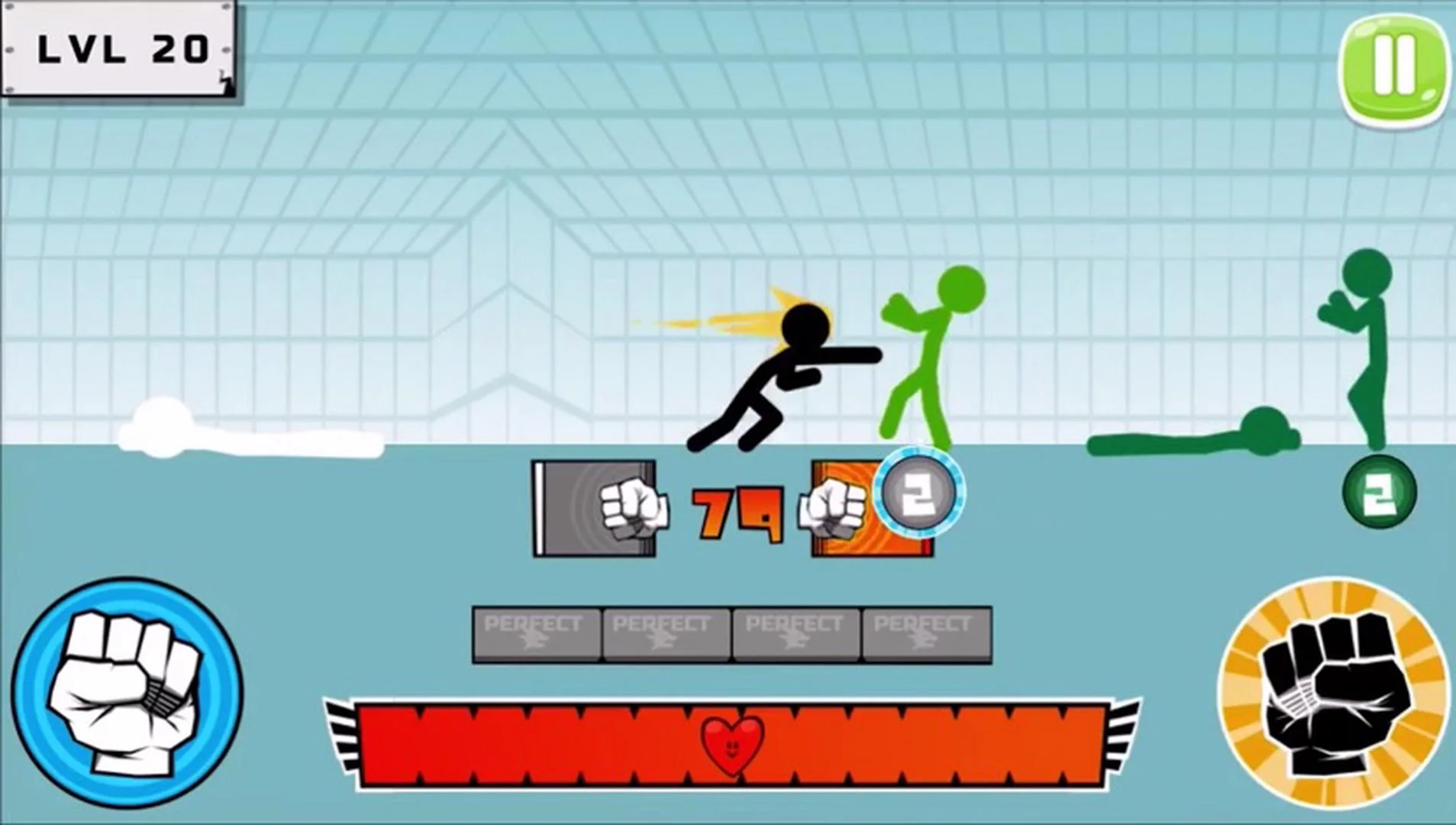Image resolution: width=1456 pixels, height=825 pixels.
Task: Activate the second PERFECT combo slot
Action: (x=666, y=632)
